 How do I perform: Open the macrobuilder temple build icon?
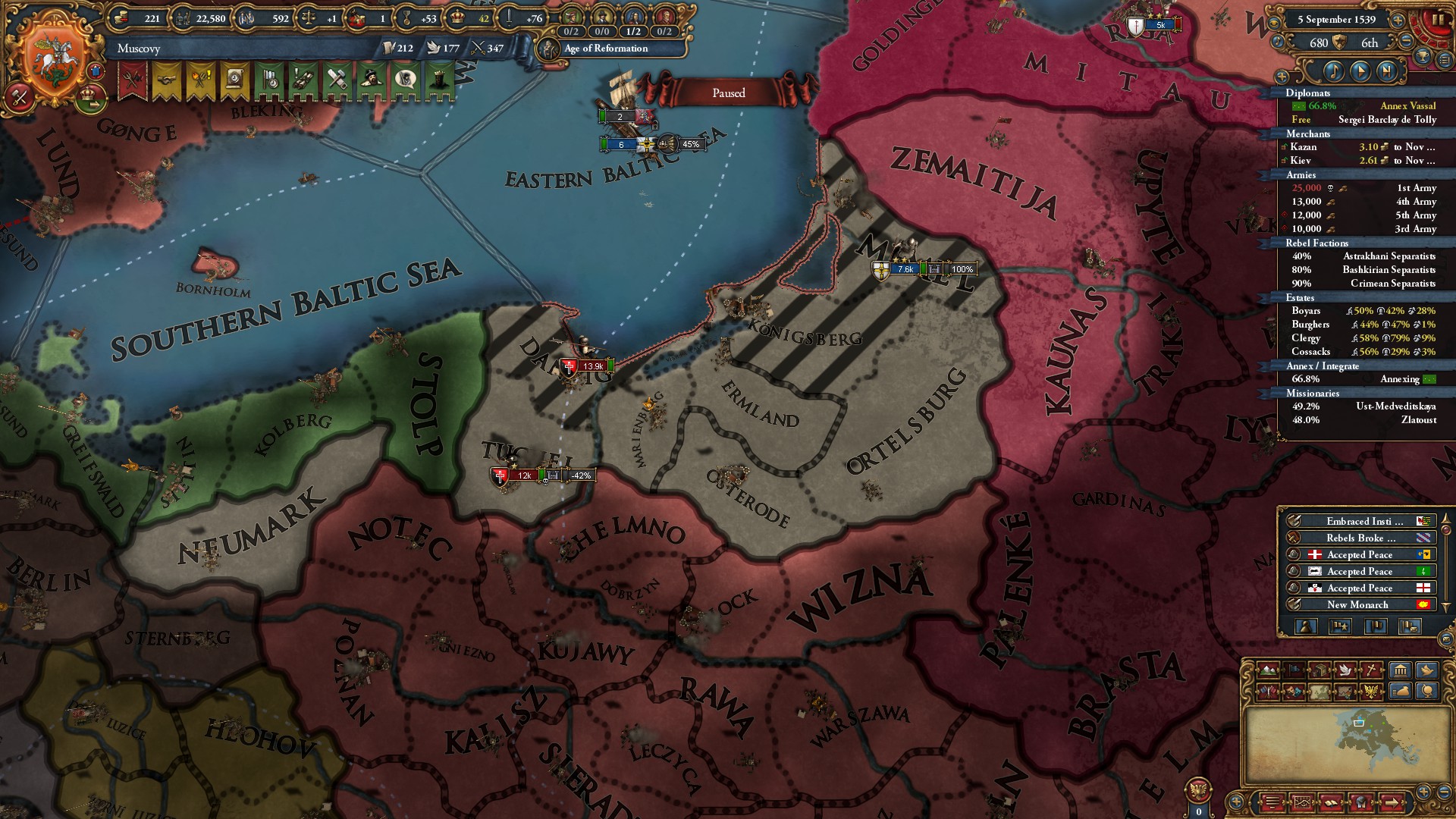point(1400,670)
